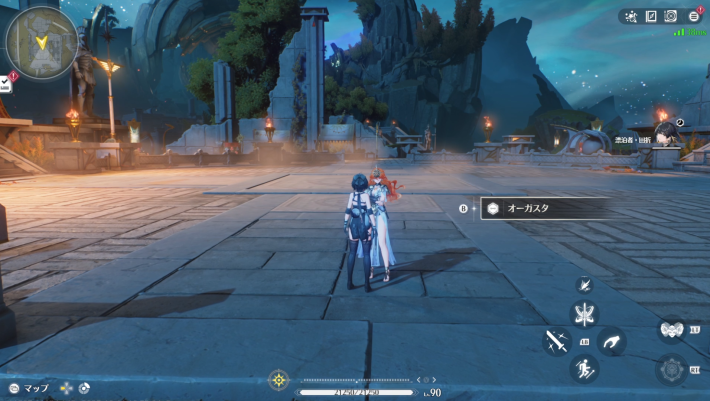The image size is (710, 401).
Task: Open the sparkle icon in the top bar
Action: click(x=631, y=16)
